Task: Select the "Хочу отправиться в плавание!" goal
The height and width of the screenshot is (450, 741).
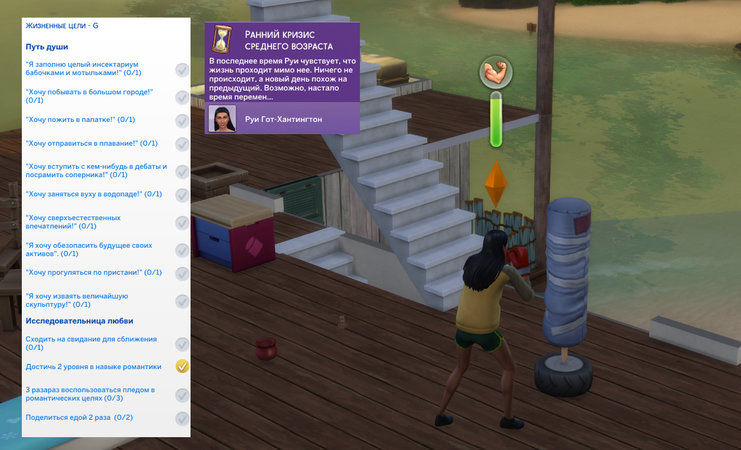Action: [x=91, y=143]
